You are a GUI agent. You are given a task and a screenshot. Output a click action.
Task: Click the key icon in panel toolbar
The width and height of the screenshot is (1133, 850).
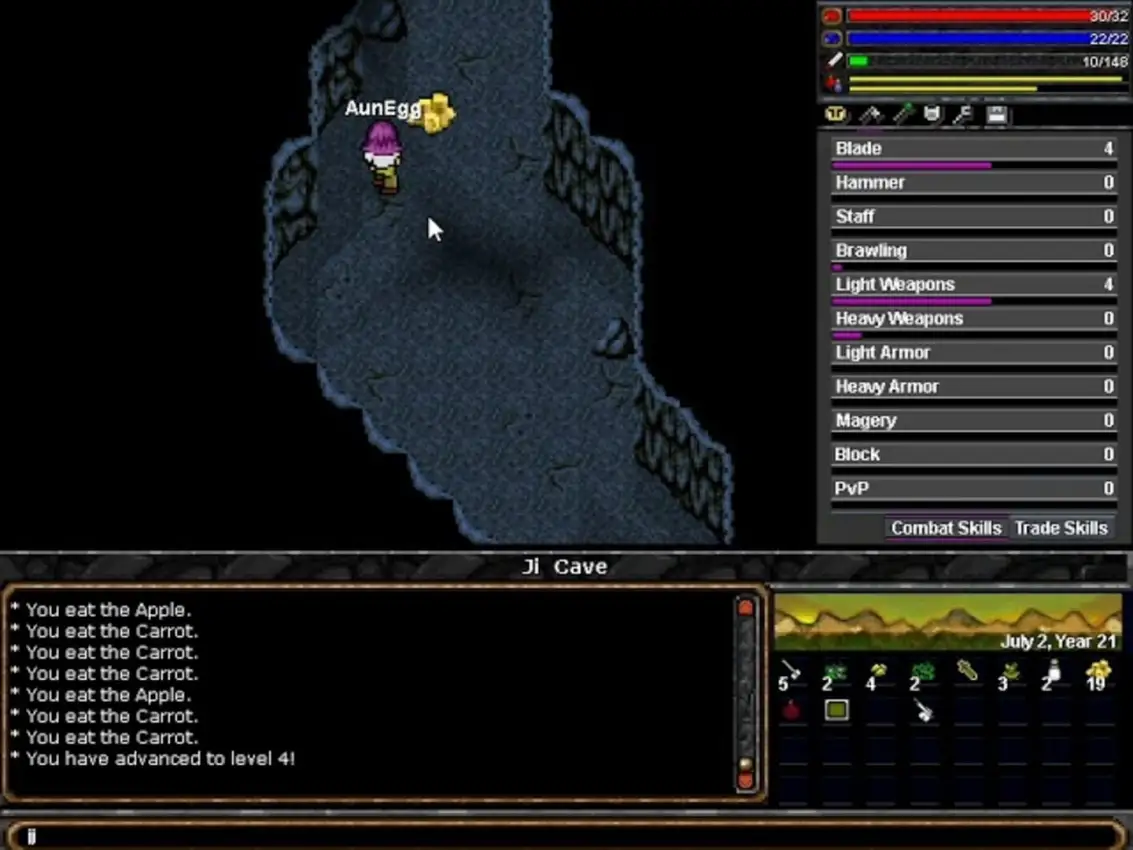pos(963,115)
